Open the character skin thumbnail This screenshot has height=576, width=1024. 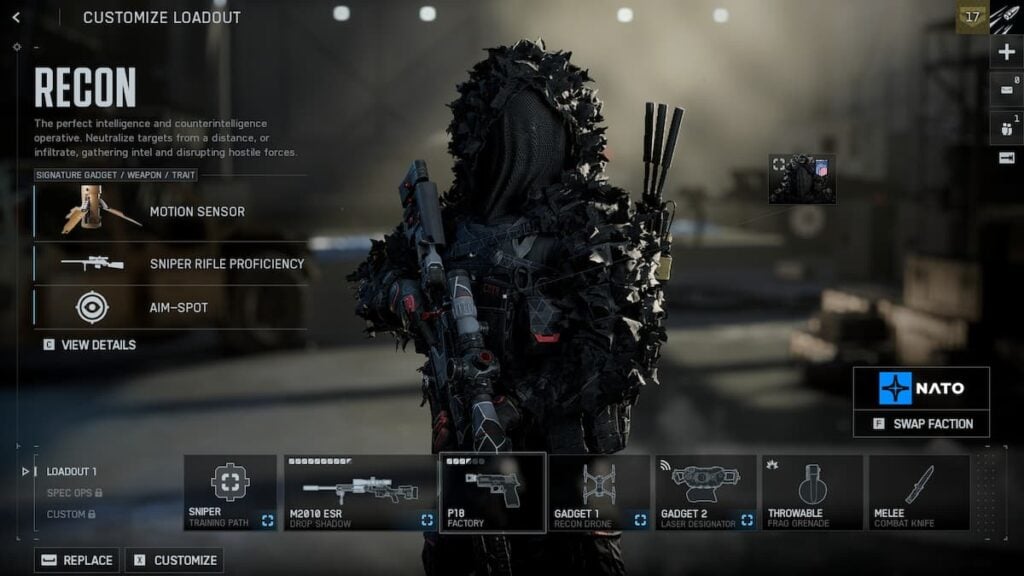coord(802,179)
